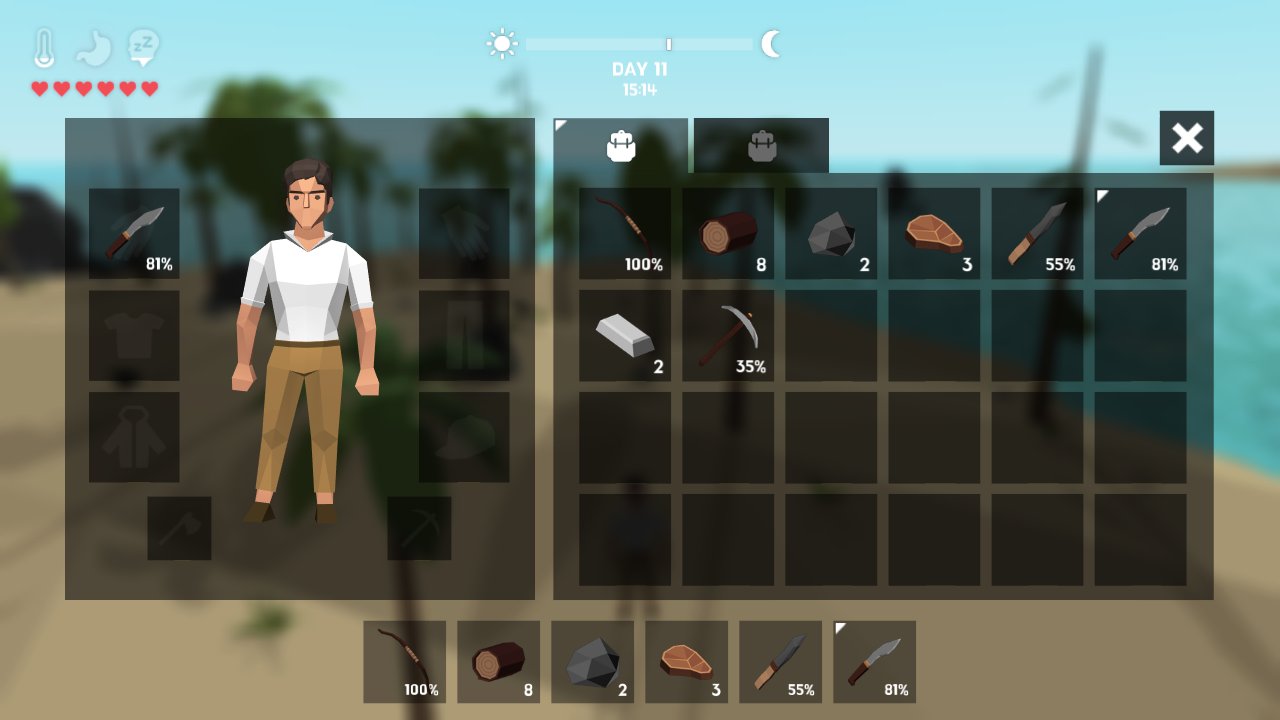Select the raw meat stack in the inventory
The width and height of the screenshot is (1280, 720).
pyautogui.click(x=934, y=234)
